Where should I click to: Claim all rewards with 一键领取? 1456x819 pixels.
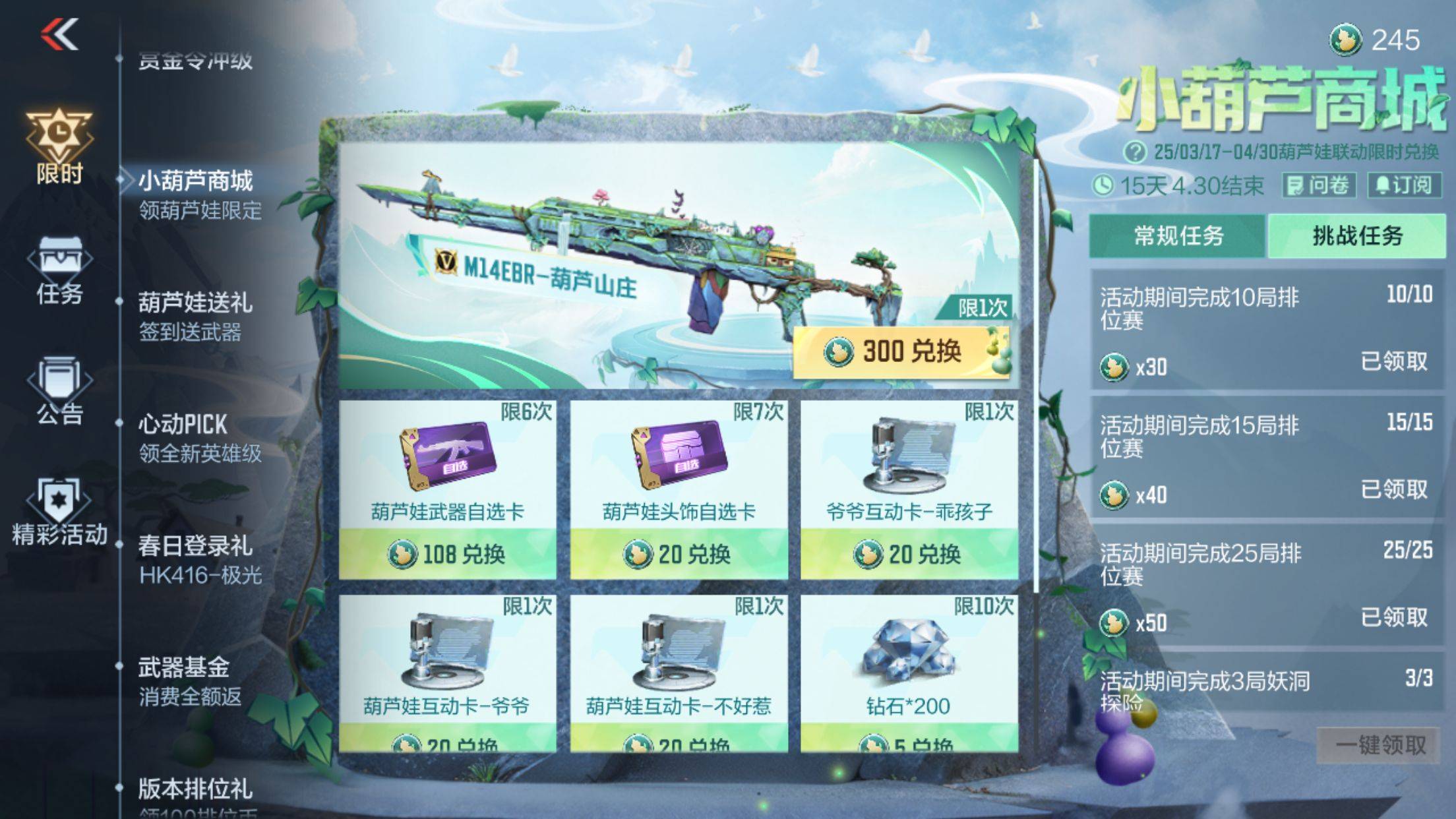(x=1380, y=745)
